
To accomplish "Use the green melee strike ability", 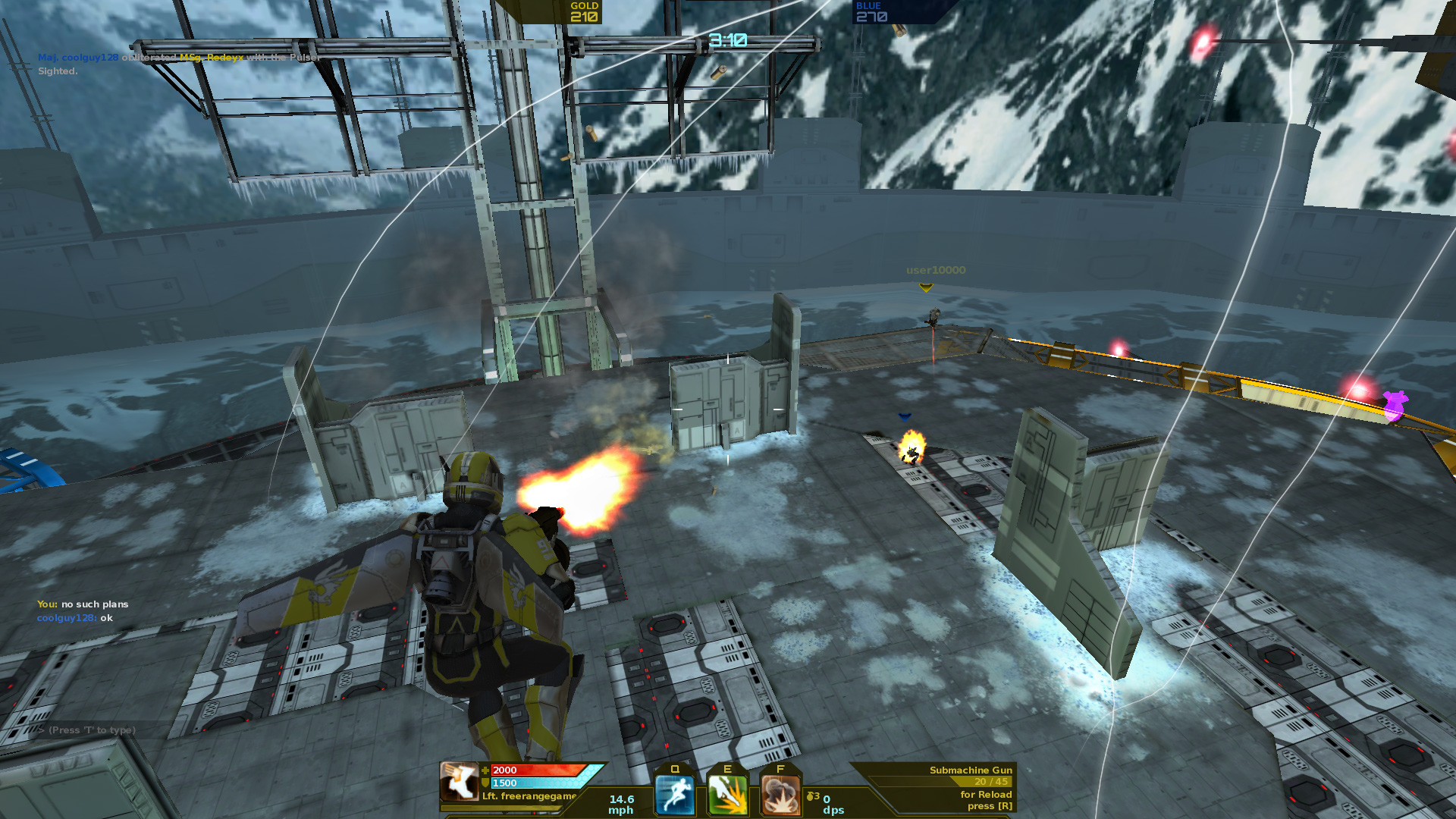I will pos(727,795).
